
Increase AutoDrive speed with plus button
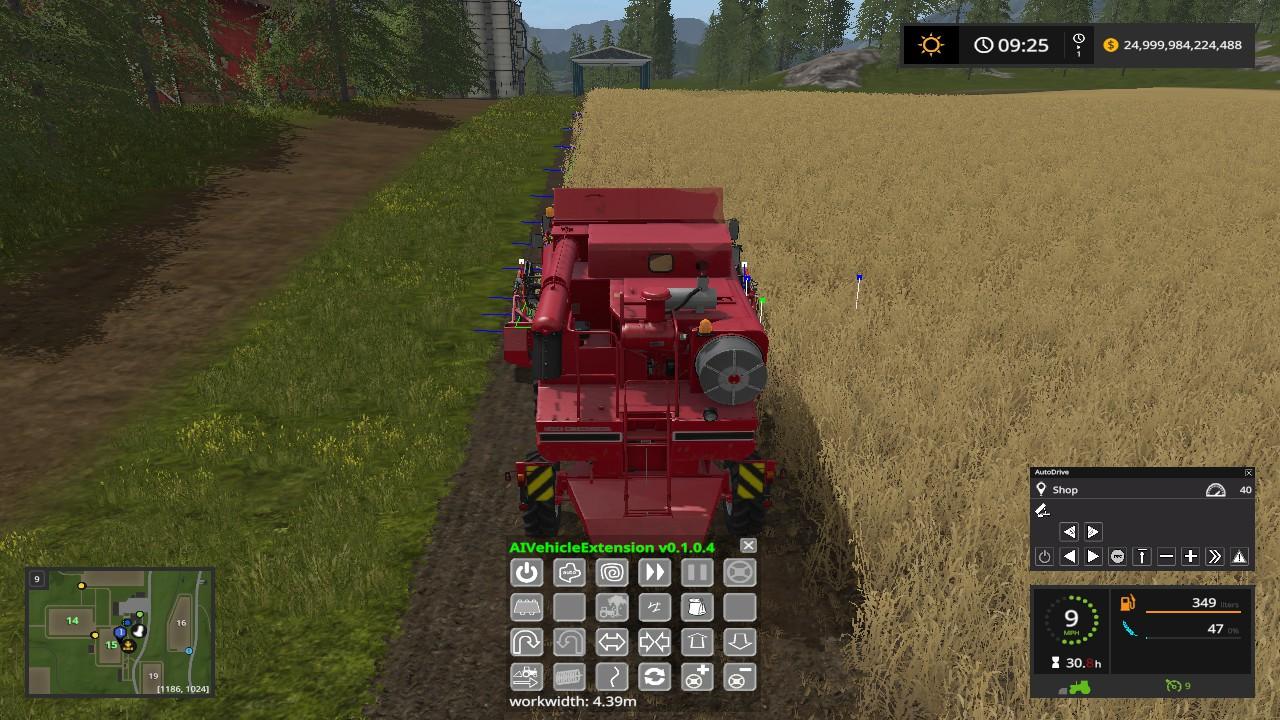[1190, 557]
